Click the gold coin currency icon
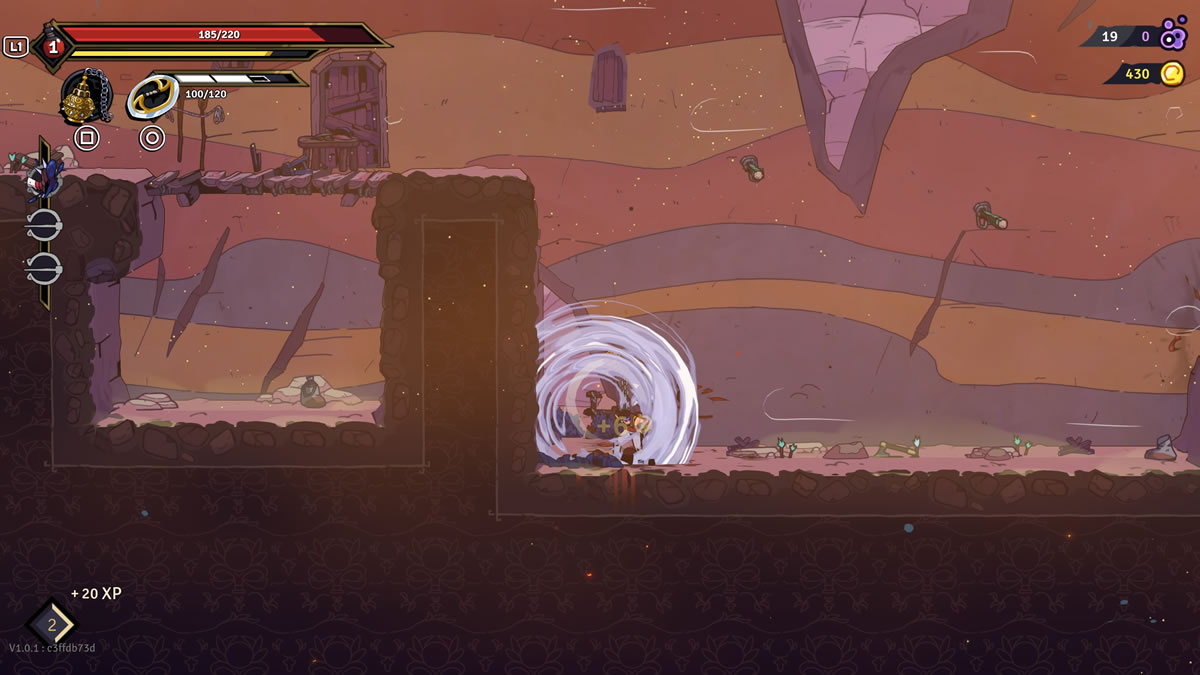The image size is (1200, 675). click(1172, 73)
